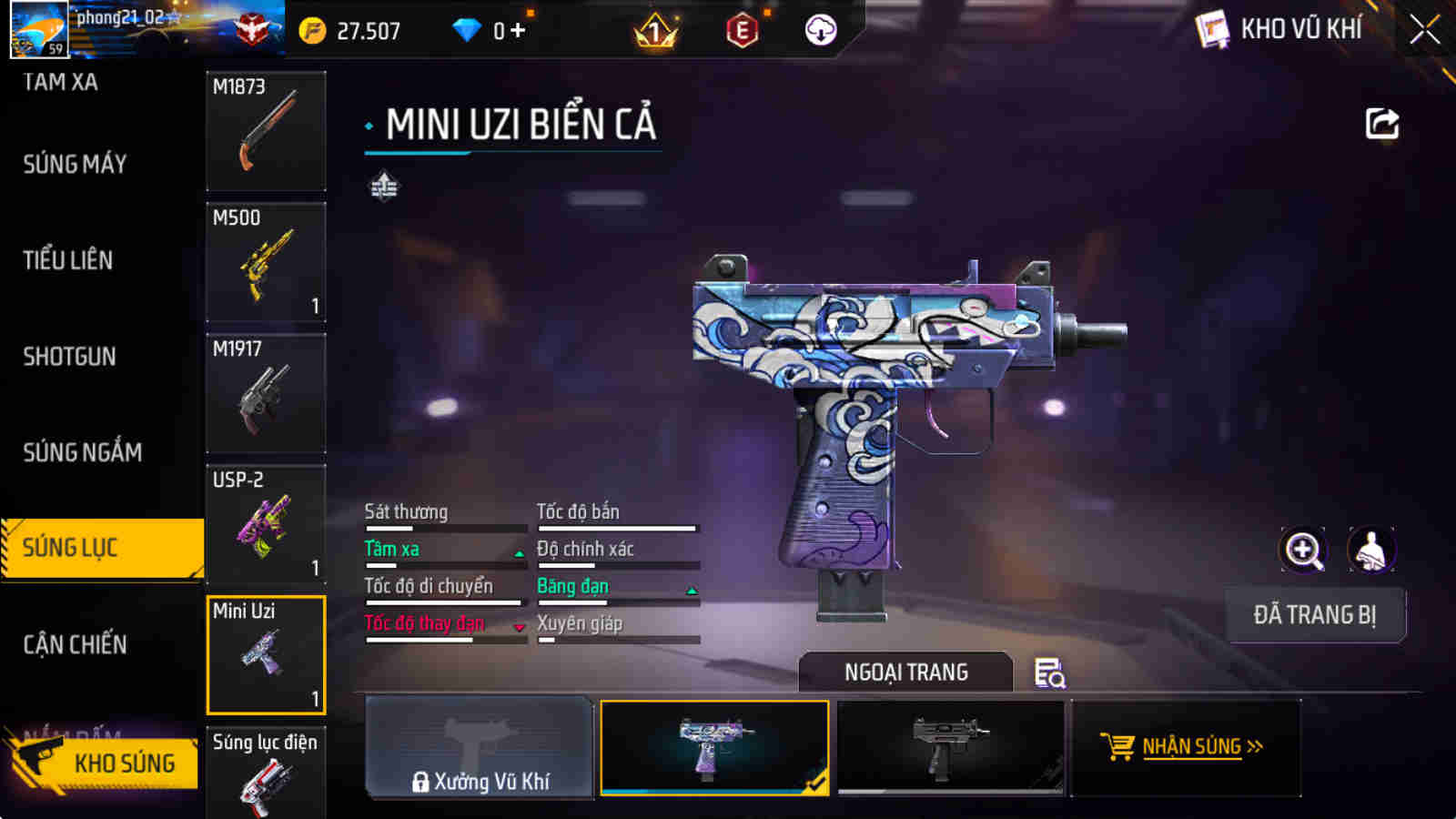Zoom in with the magnifier plus icon
This screenshot has width=1456, height=819.
click(1302, 550)
